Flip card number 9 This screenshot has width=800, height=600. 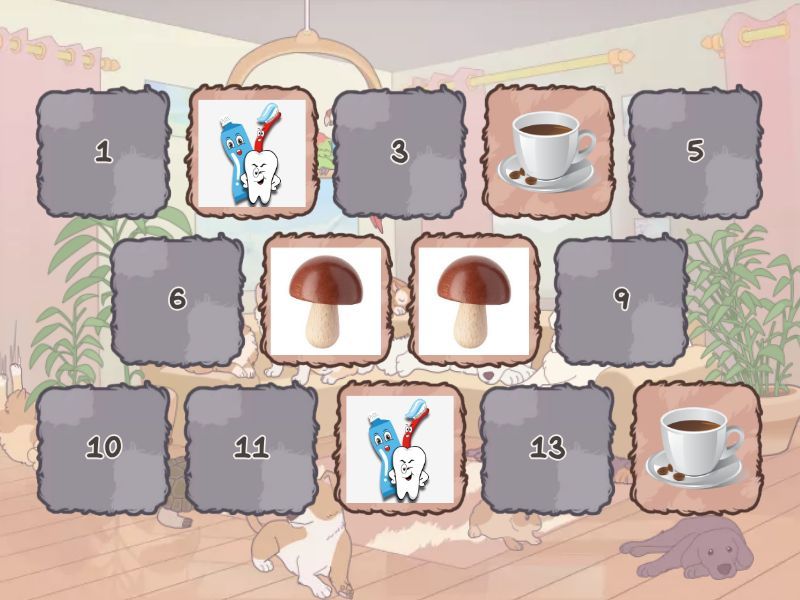(621, 299)
